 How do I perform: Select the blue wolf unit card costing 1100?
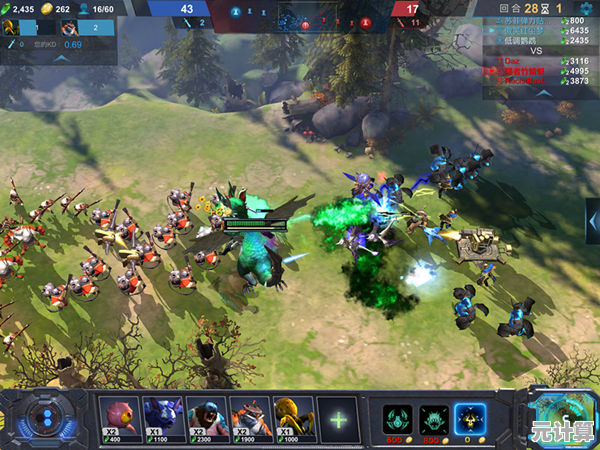click(162, 415)
